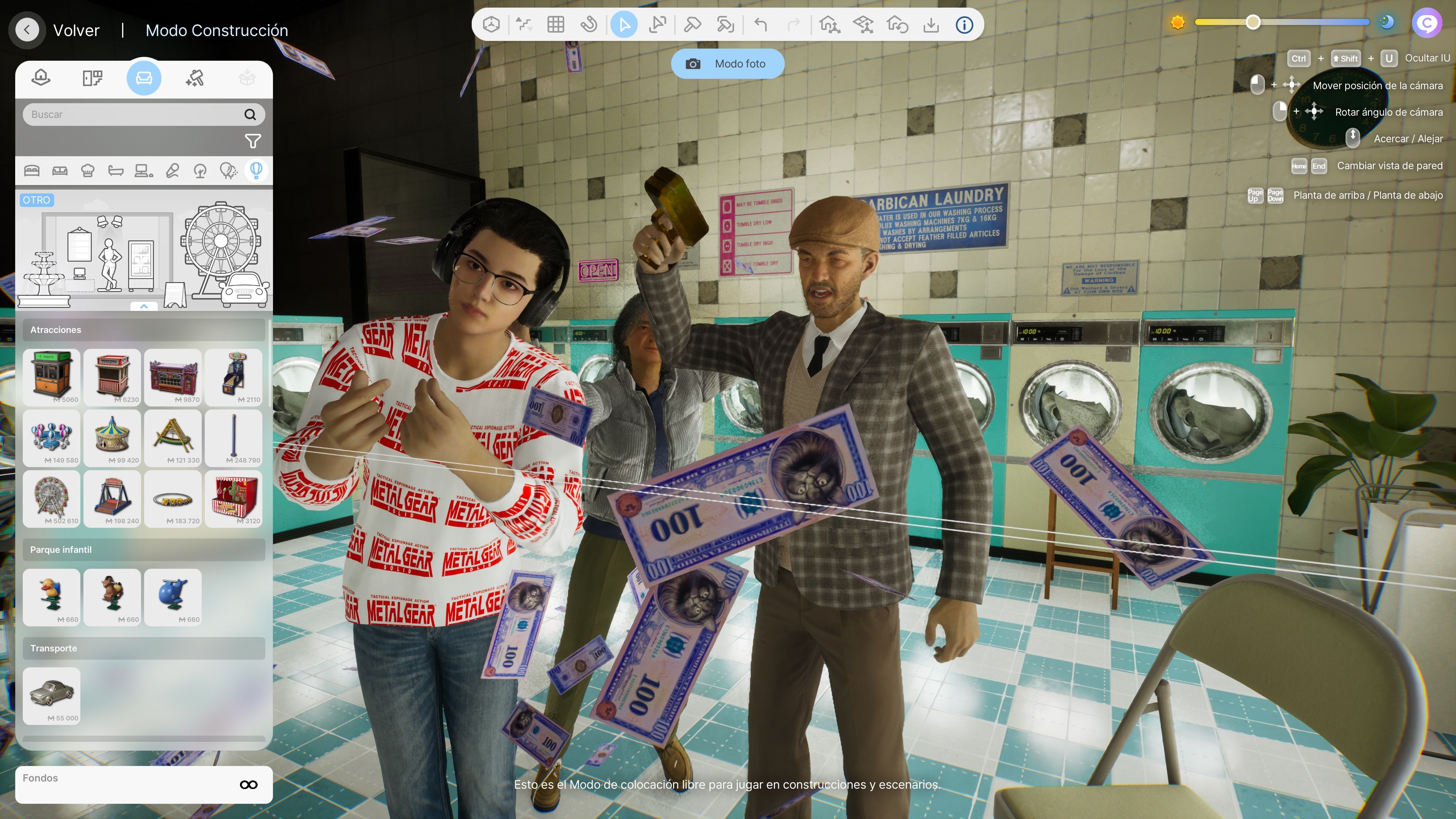Choose the bathtub category icon
Viewport: 1456px width, 819px height.
[x=116, y=171]
